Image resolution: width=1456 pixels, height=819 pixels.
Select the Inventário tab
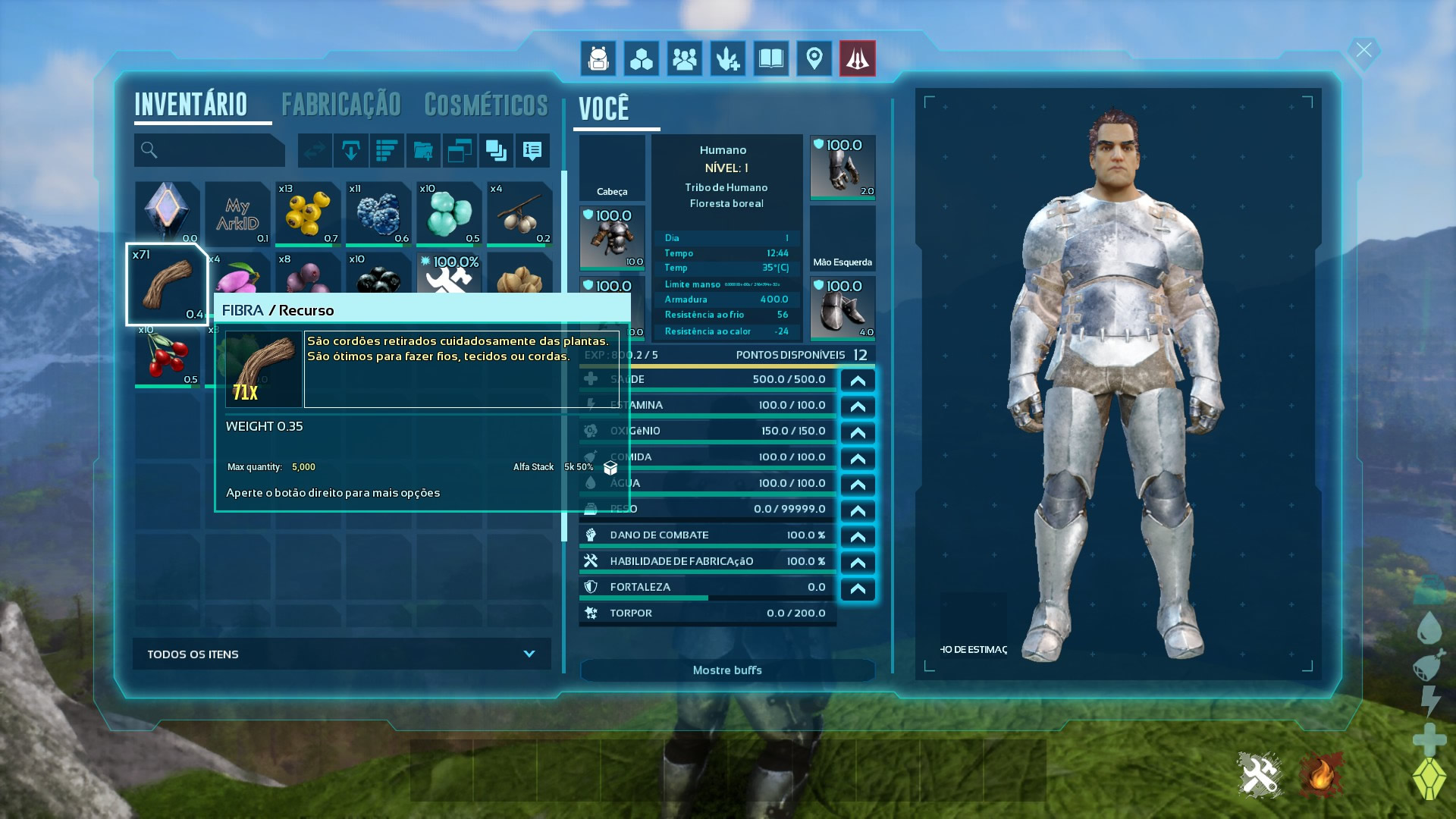coord(191,105)
